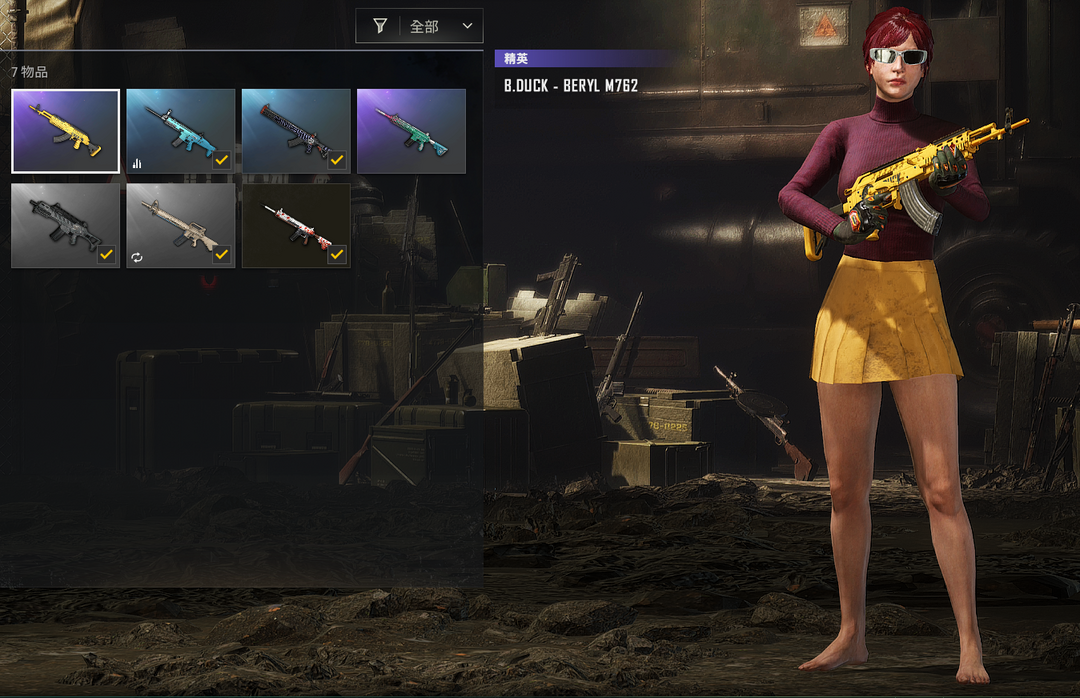This screenshot has height=698, width=1080.
Task: Pick the white and red splattered rifle skin
Action: 296,225
